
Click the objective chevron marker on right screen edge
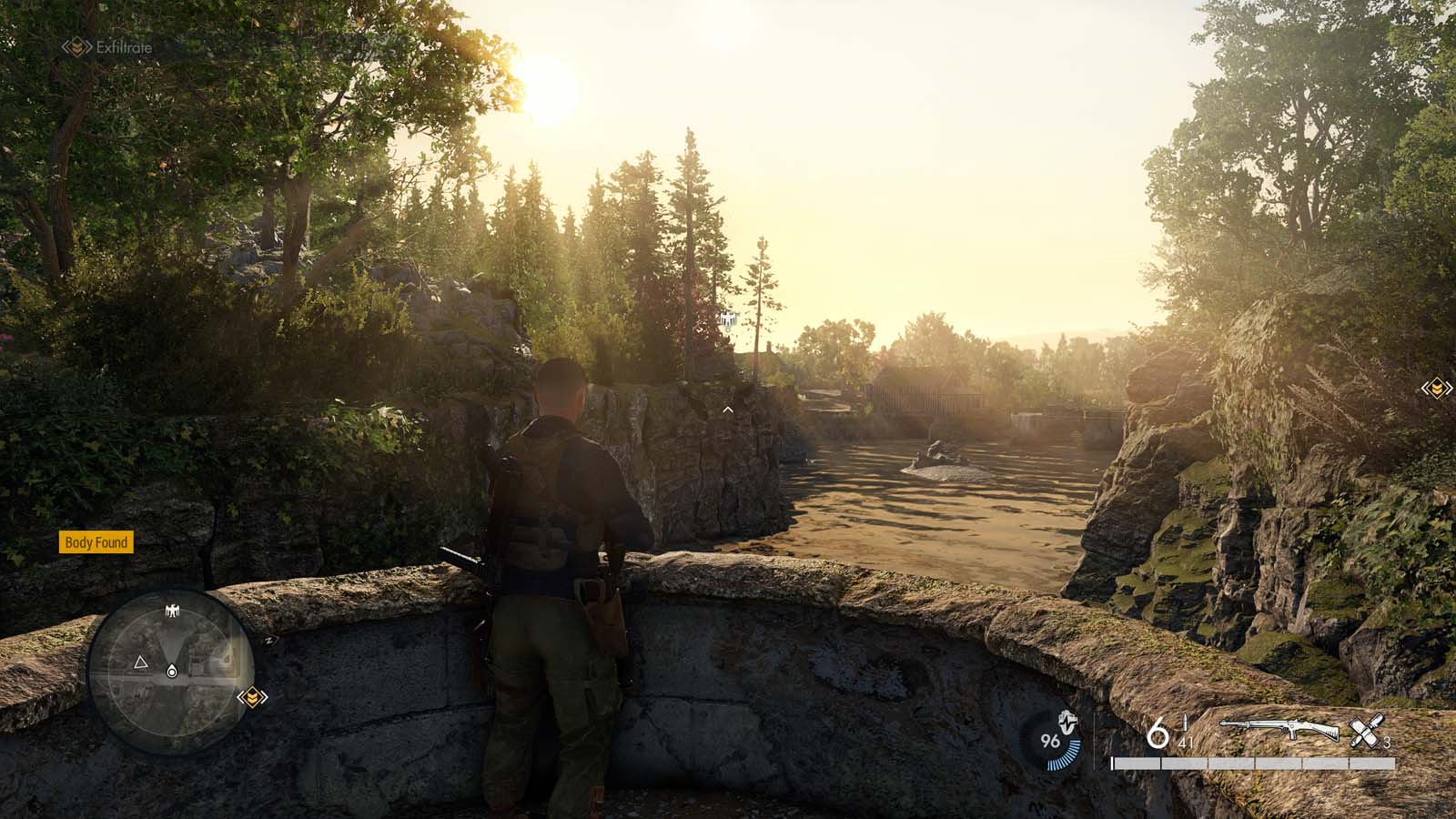tap(1436, 387)
